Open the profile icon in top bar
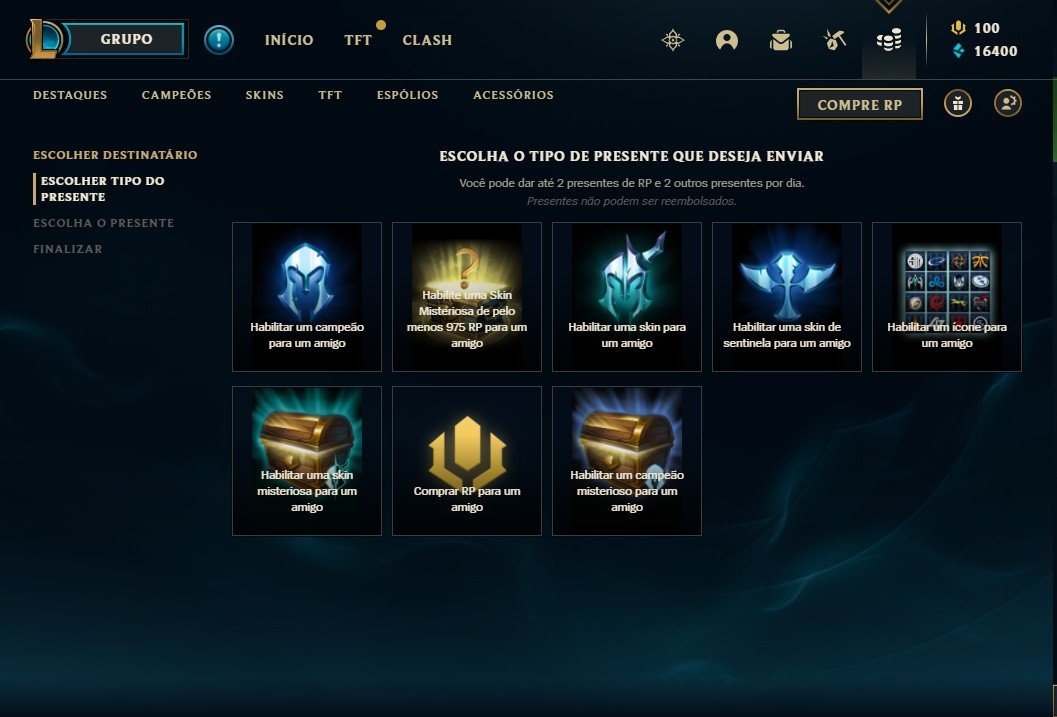 point(727,40)
